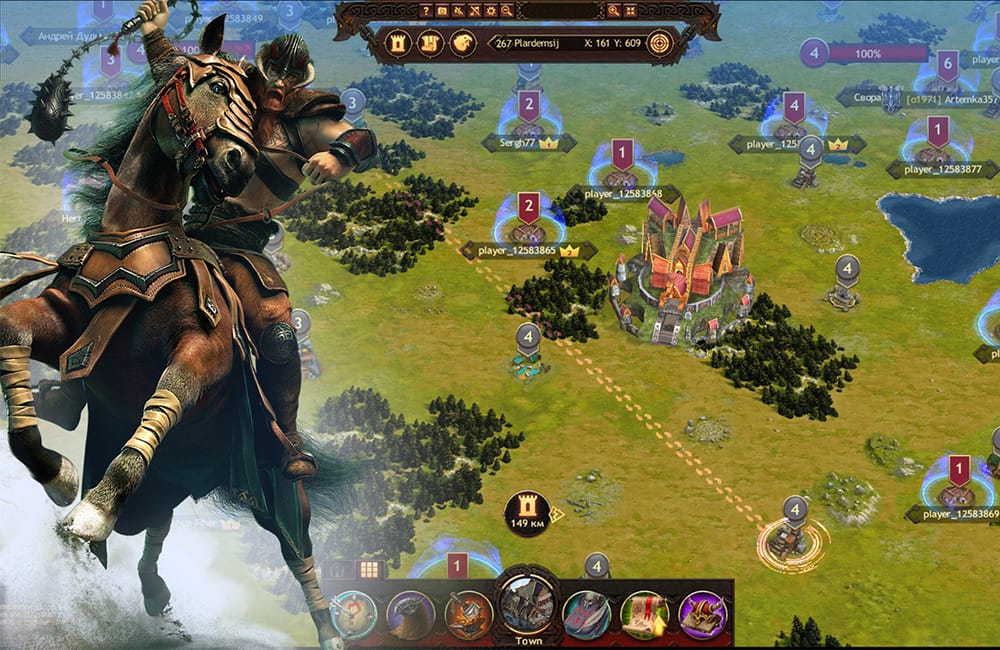Click the target crosshair coordinates button
Image resolution: width=1000 pixels, height=650 pixels.
point(658,43)
